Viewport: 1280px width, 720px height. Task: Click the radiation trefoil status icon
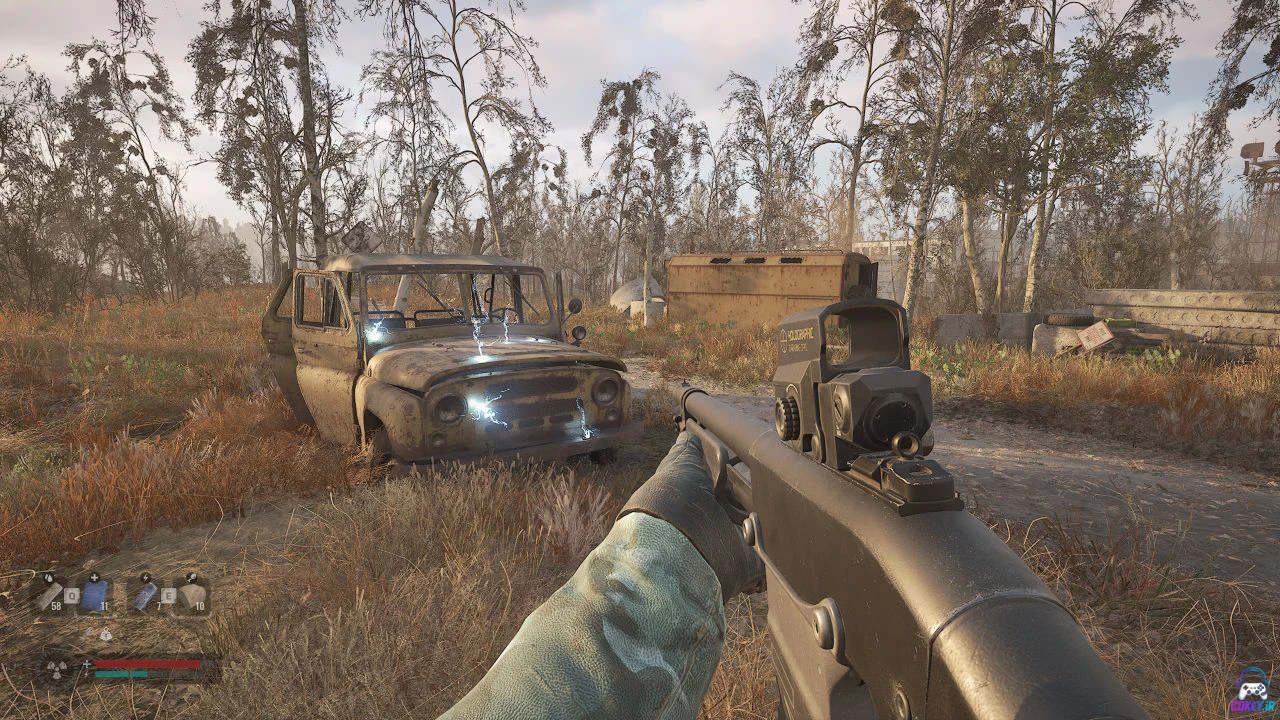point(58,667)
